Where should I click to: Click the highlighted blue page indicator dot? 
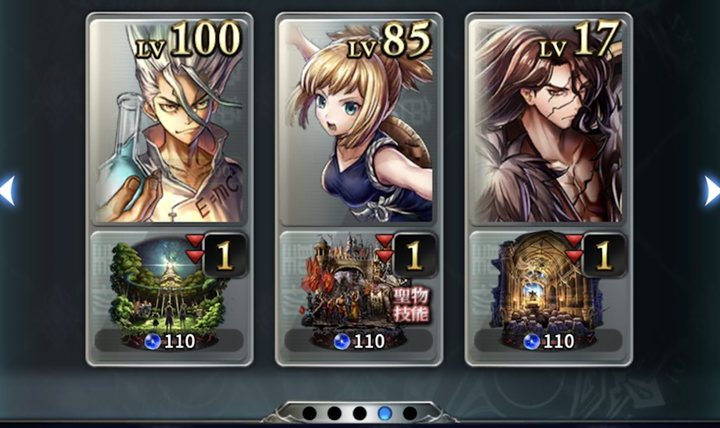[x=385, y=413]
